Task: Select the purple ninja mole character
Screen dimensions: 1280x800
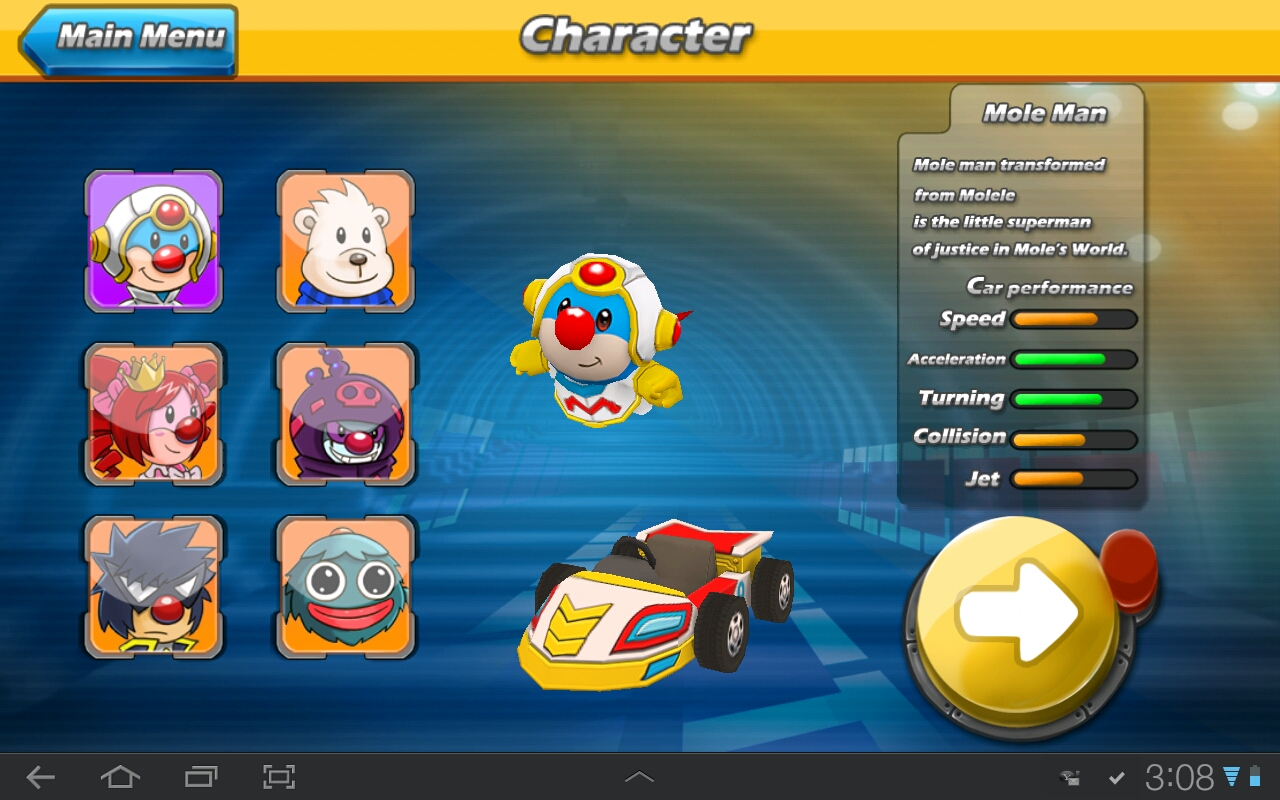Action: [x=346, y=413]
